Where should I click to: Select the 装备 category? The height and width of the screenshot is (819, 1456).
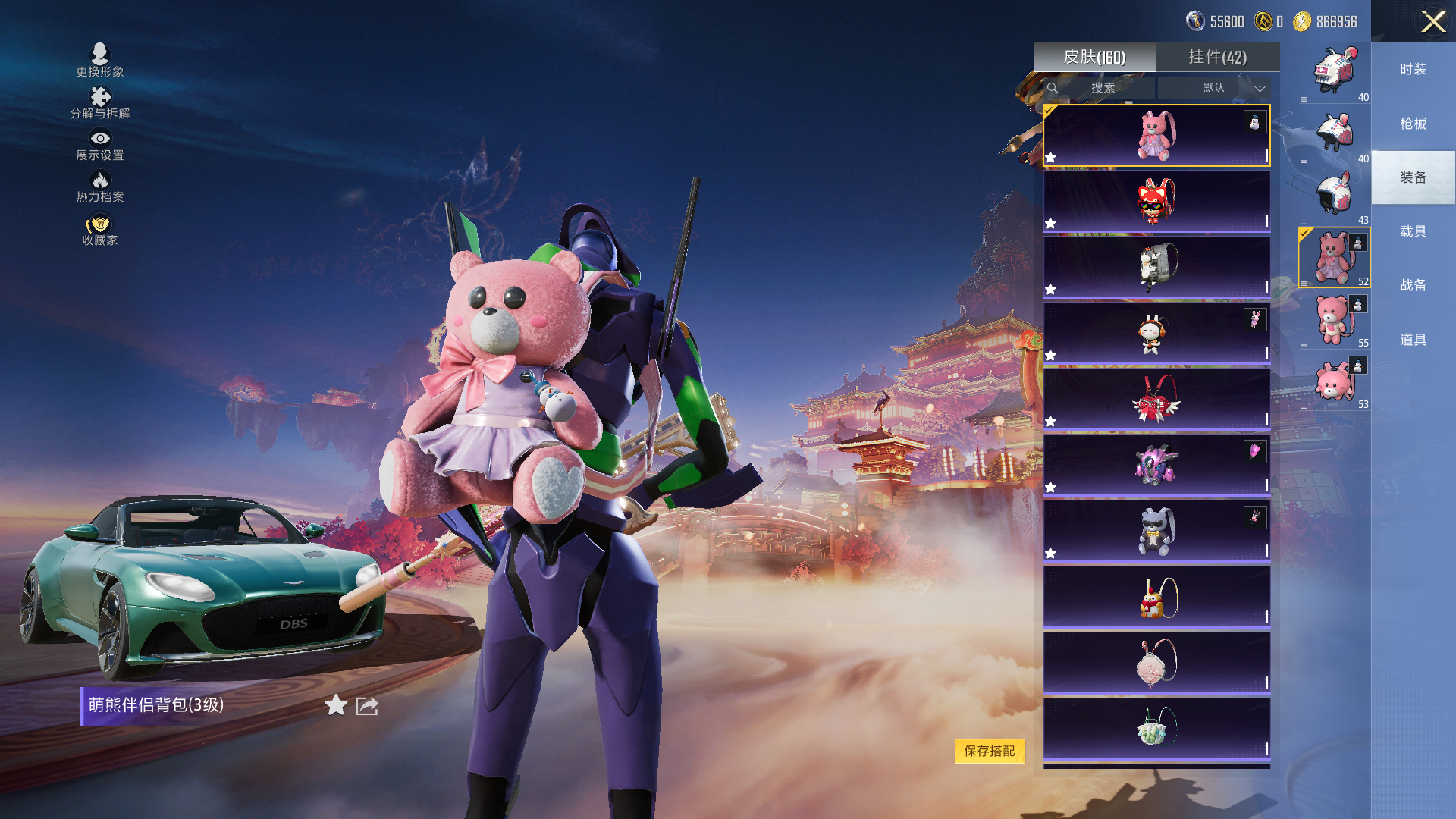[1413, 177]
